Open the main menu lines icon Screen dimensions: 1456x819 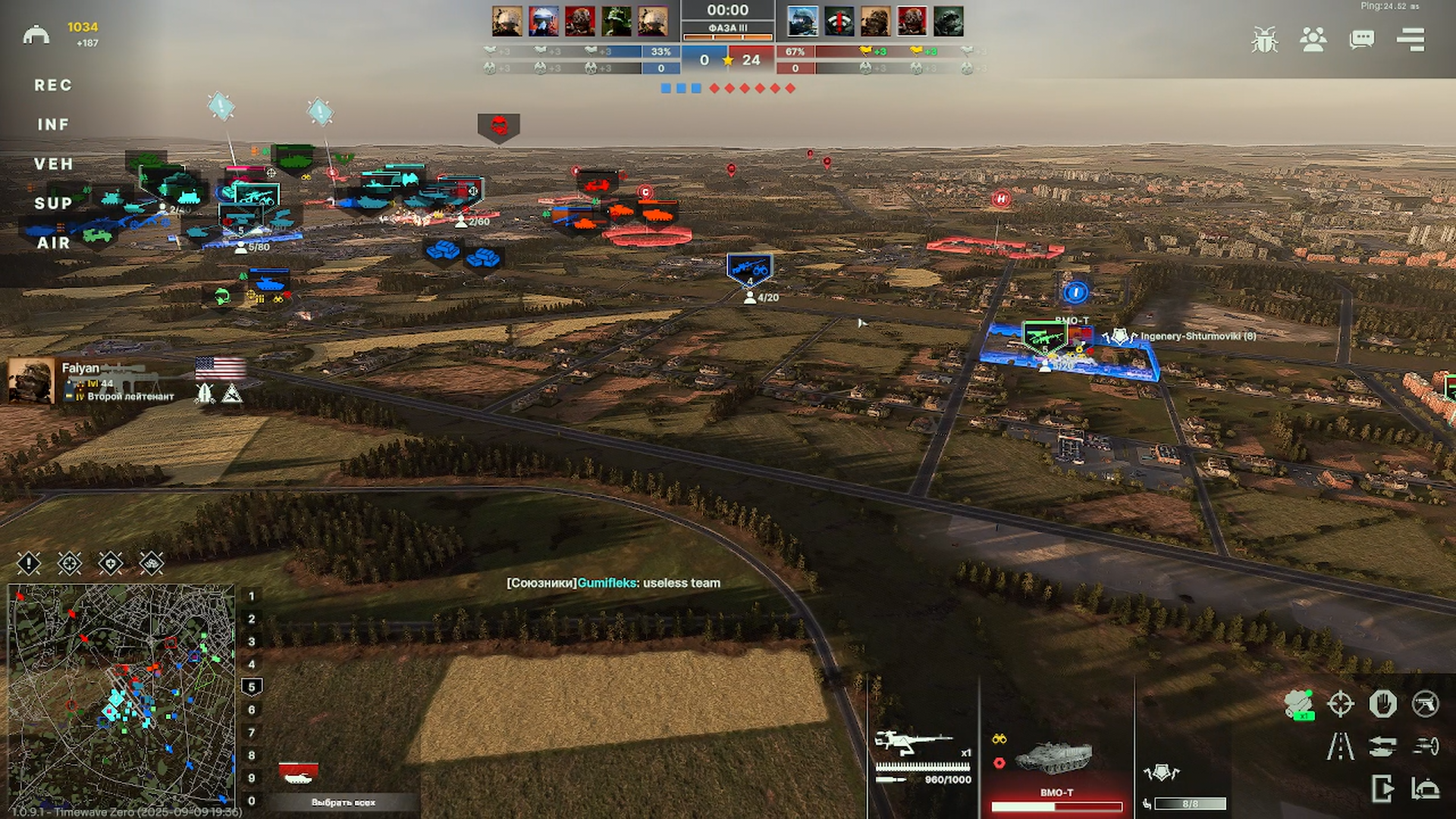(x=1410, y=39)
